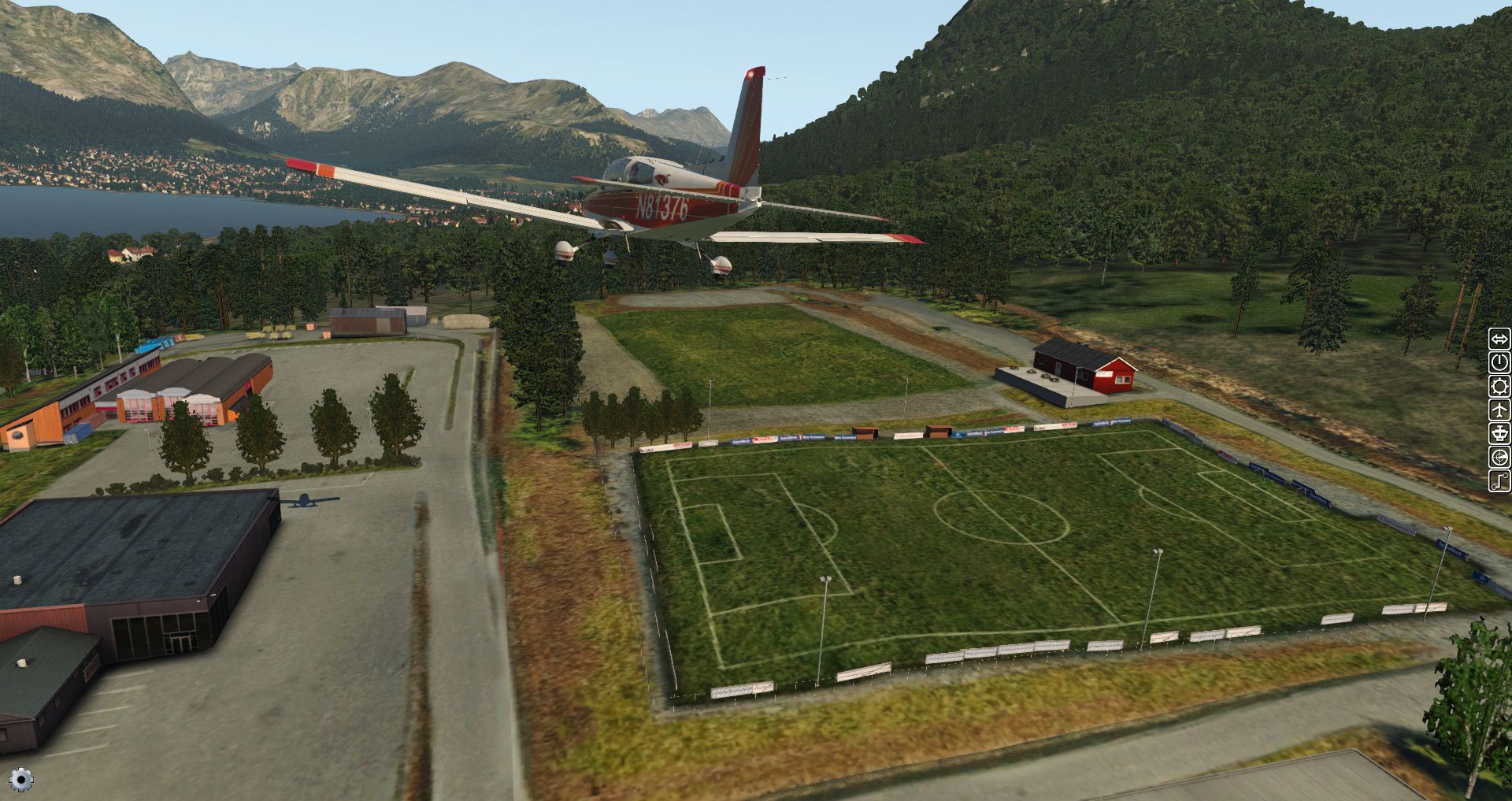This screenshot has height=801, width=1512.
Task: Select the airplane sidebar icon
Action: coord(1499,410)
